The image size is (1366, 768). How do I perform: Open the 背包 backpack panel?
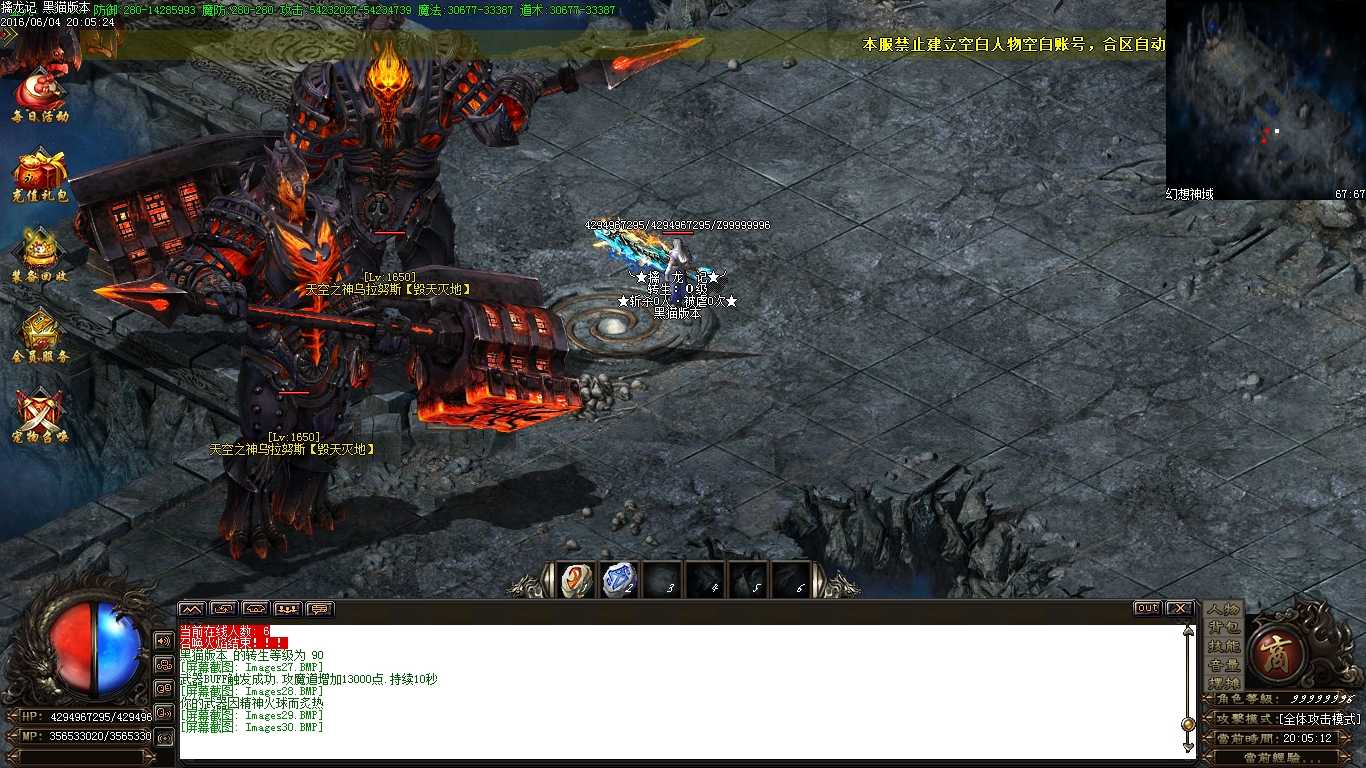(1226, 628)
